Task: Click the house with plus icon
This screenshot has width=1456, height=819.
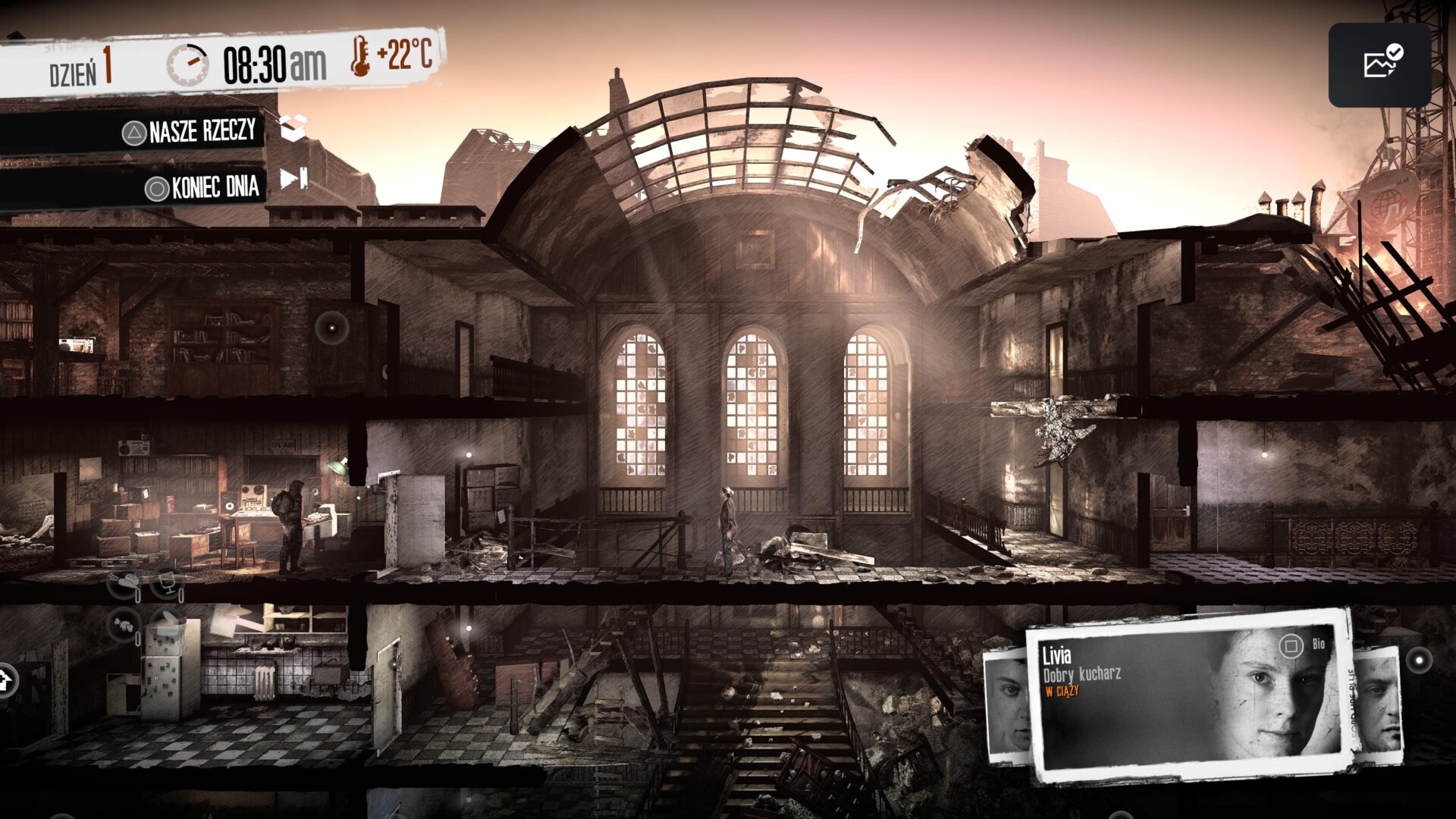Action: click(5, 679)
